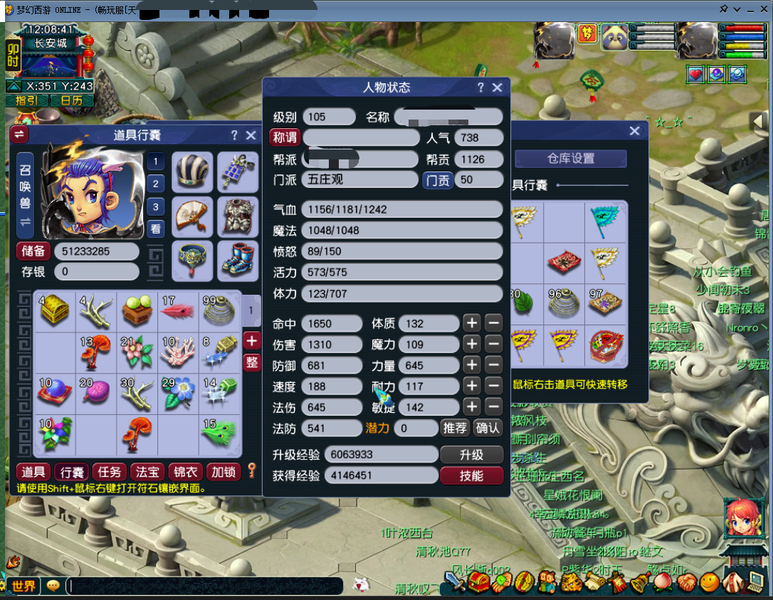Click the 加锁 lock button
773x600 pixels.
223,472
